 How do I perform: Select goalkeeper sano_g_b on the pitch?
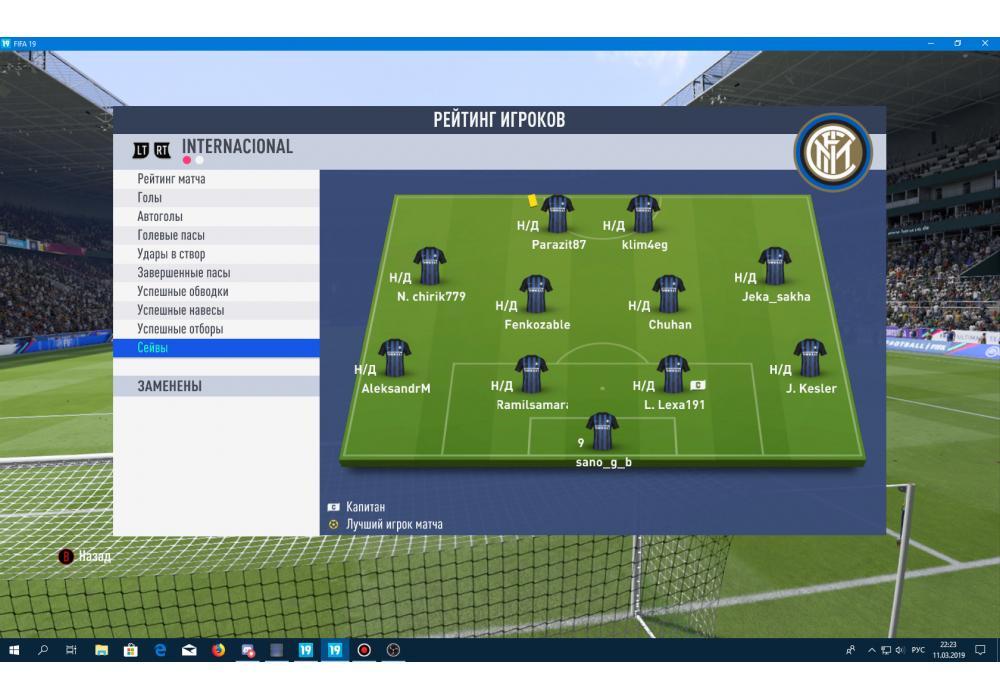tap(602, 431)
